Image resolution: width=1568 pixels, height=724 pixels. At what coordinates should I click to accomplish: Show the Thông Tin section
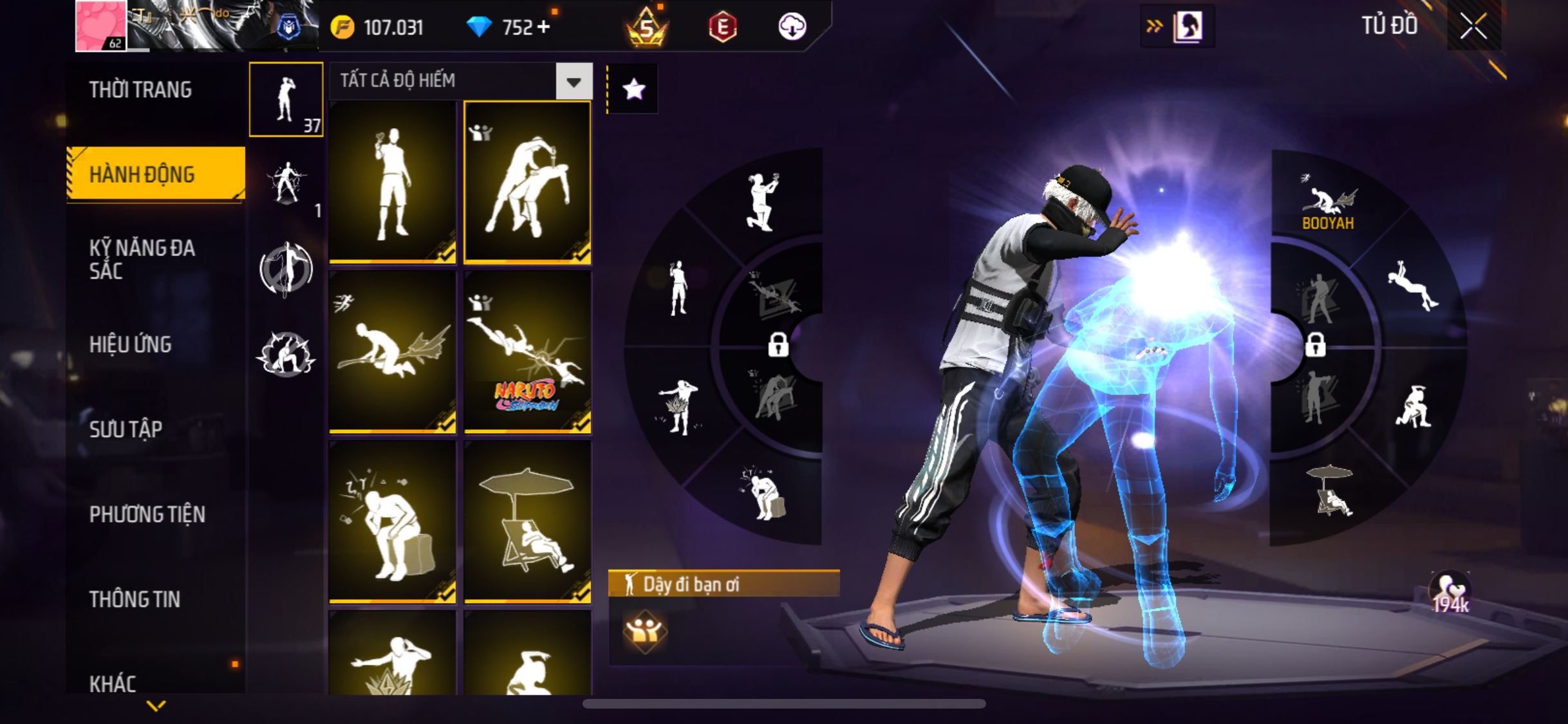tap(135, 599)
